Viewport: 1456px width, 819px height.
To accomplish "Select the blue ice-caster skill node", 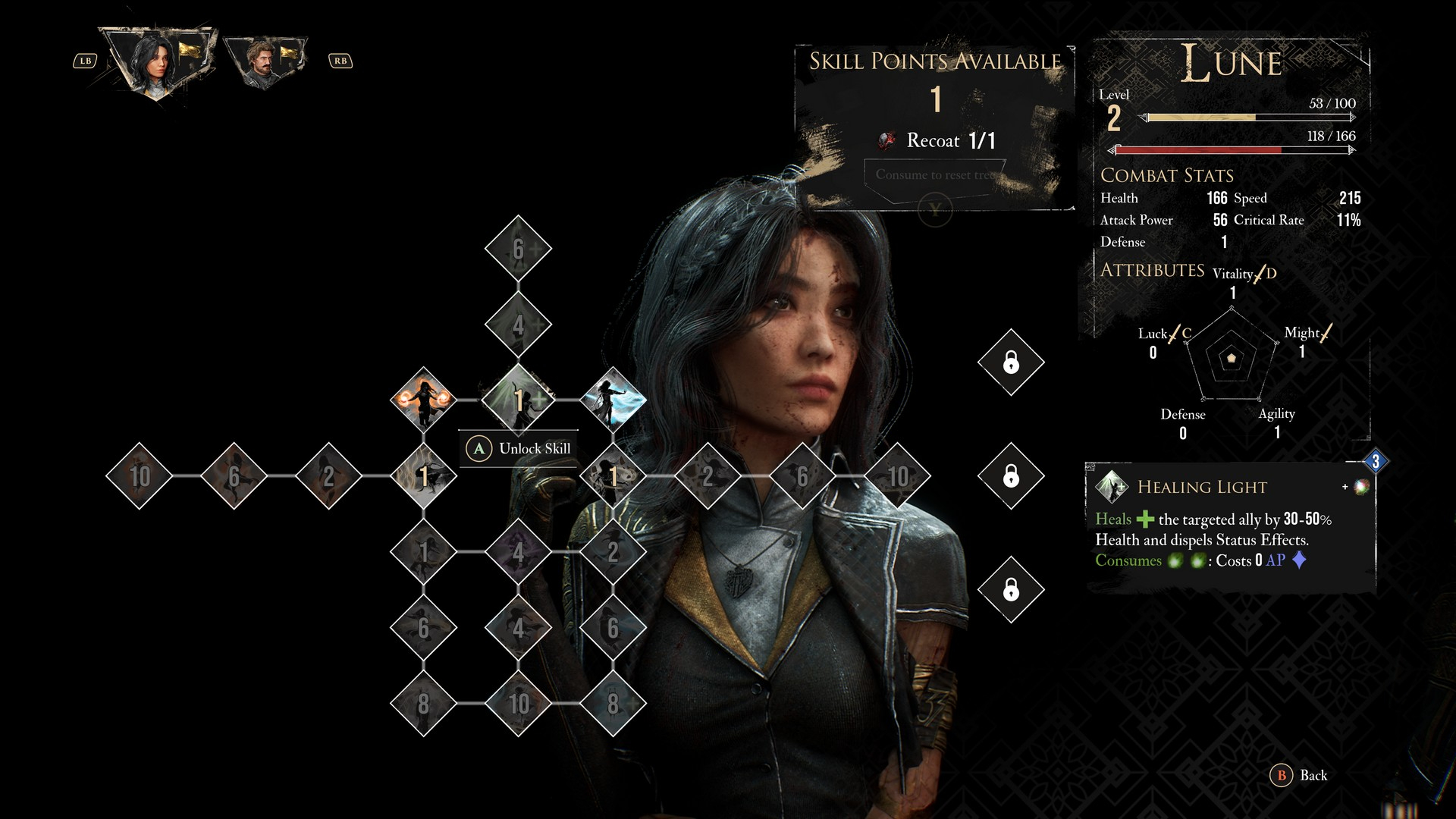I will (613, 400).
